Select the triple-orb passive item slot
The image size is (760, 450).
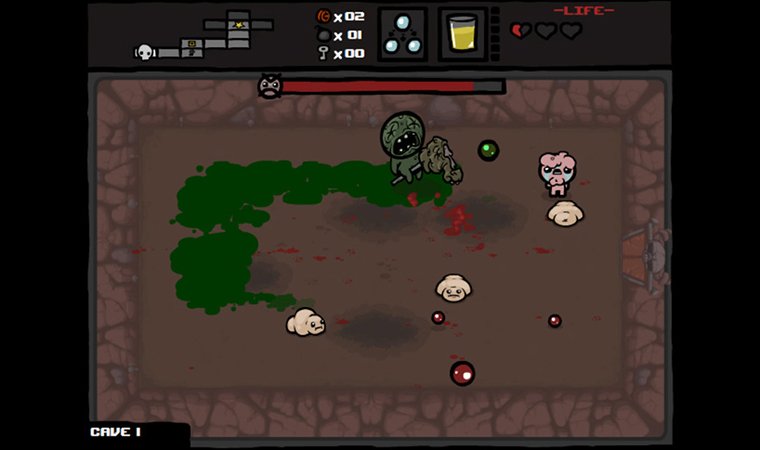402,35
